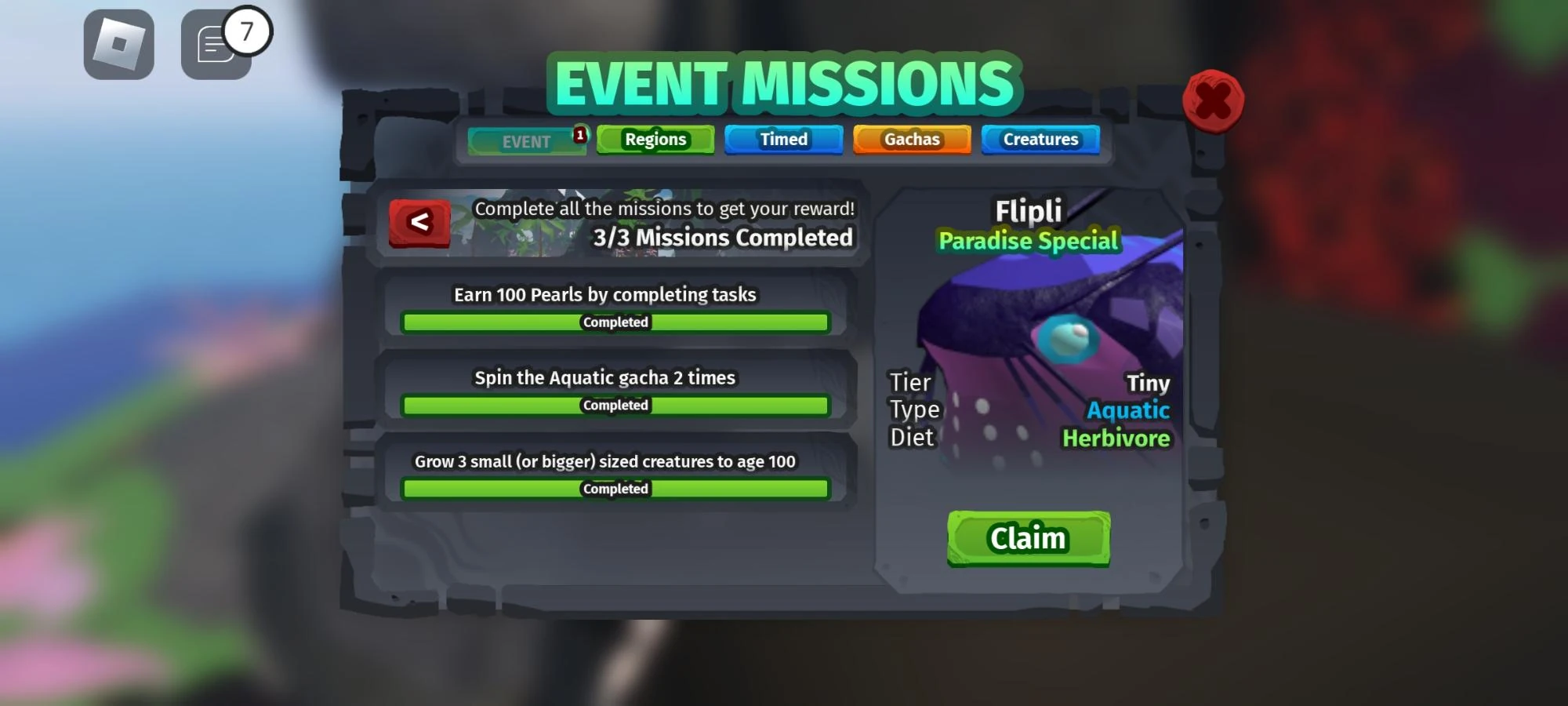Claim the Flipli reward

click(x=1028, y=537)
